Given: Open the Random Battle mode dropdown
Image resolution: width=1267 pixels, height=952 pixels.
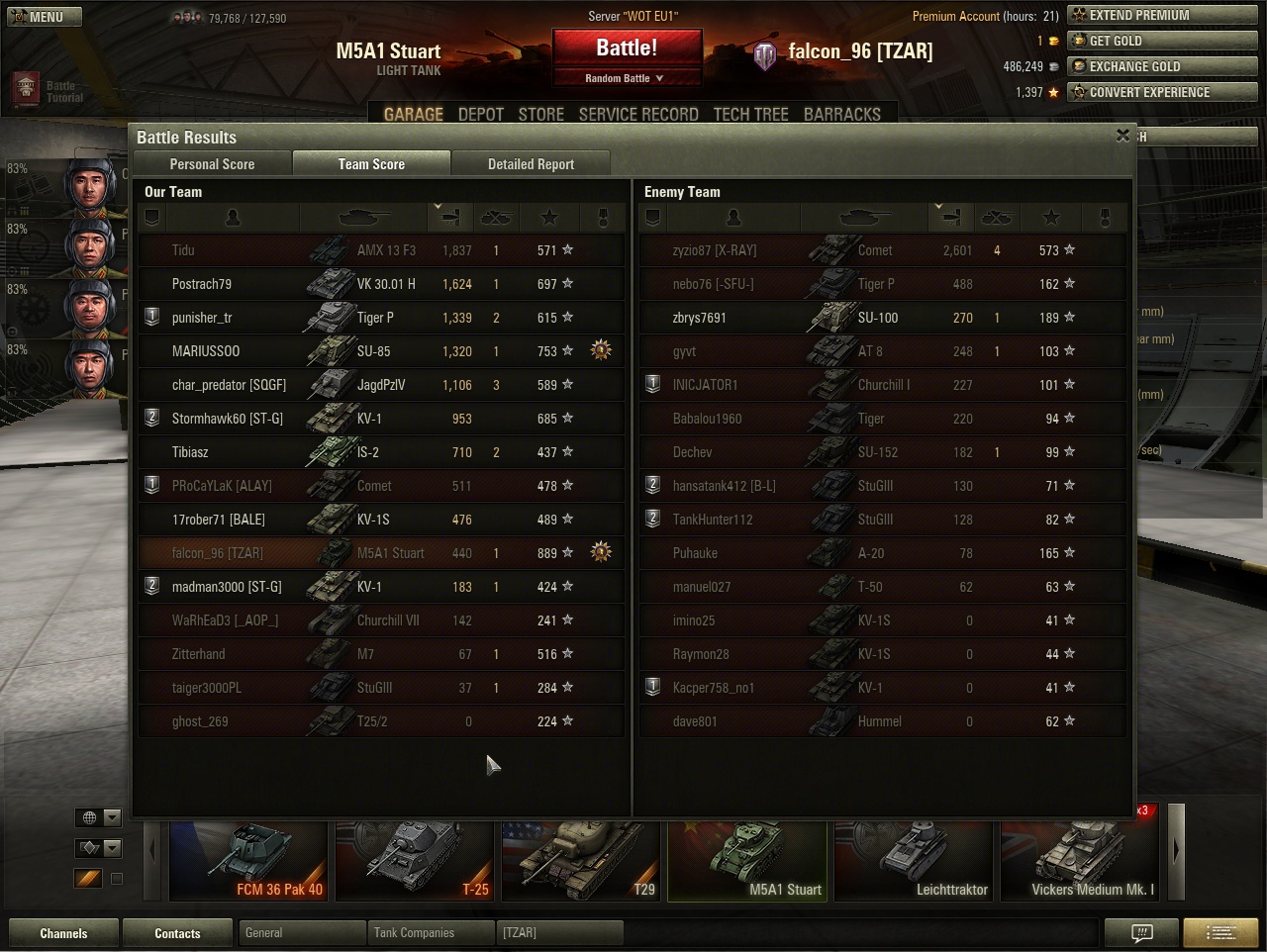Looking at the screenshot, I should [x=627, y=78].
